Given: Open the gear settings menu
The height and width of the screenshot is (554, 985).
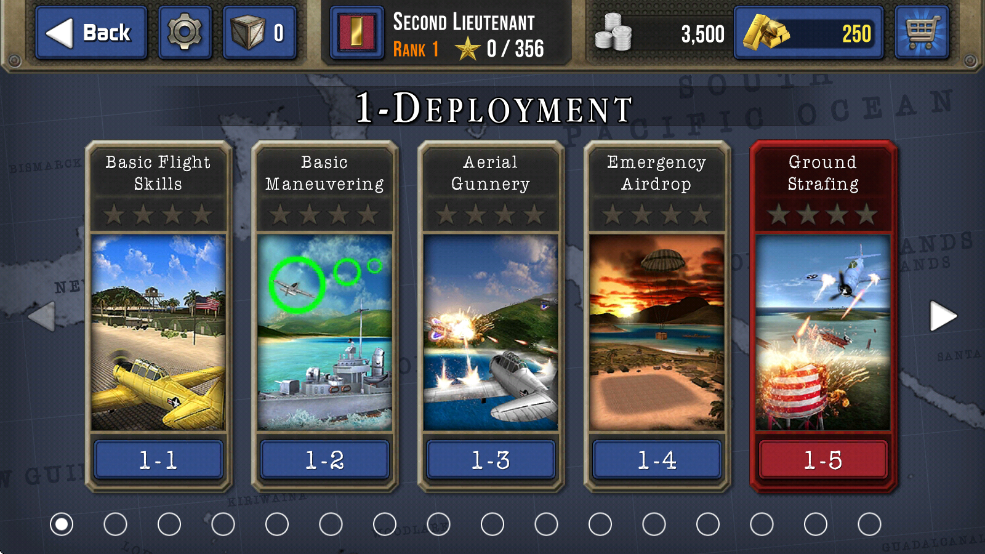Looking at the screenshot, I should tap(185, 33).
